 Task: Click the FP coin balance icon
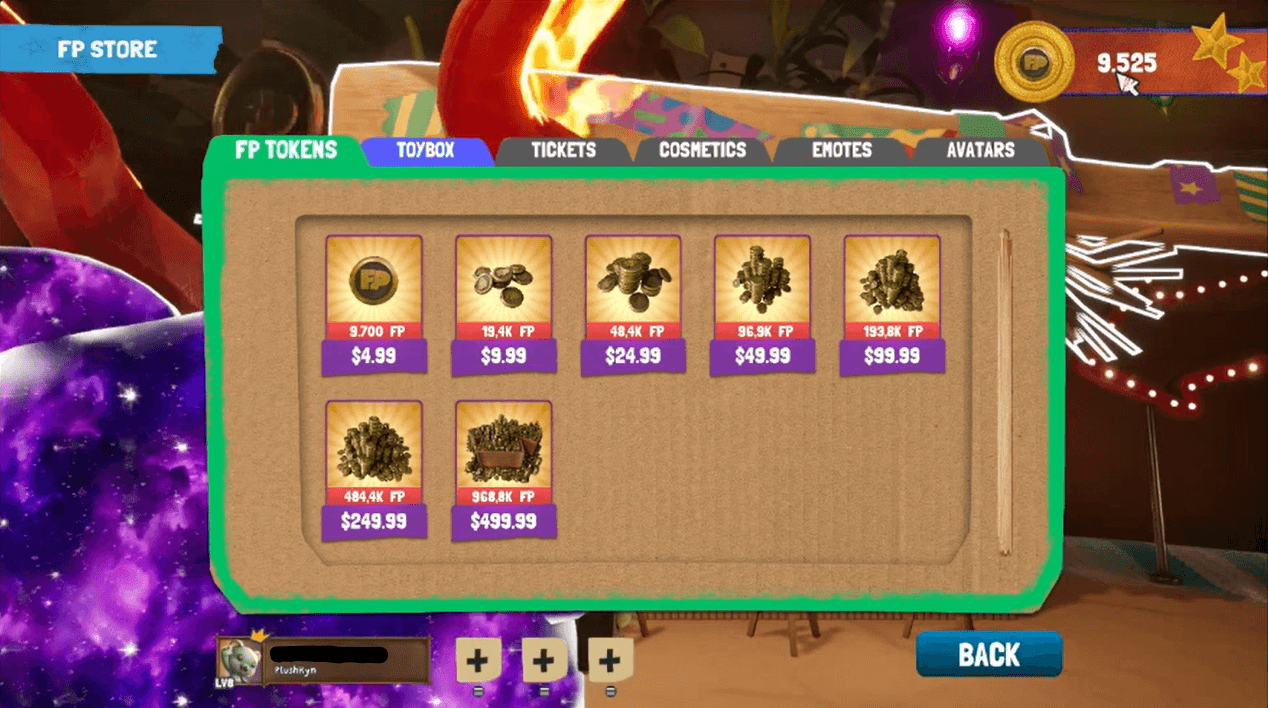pos(1034,62)
